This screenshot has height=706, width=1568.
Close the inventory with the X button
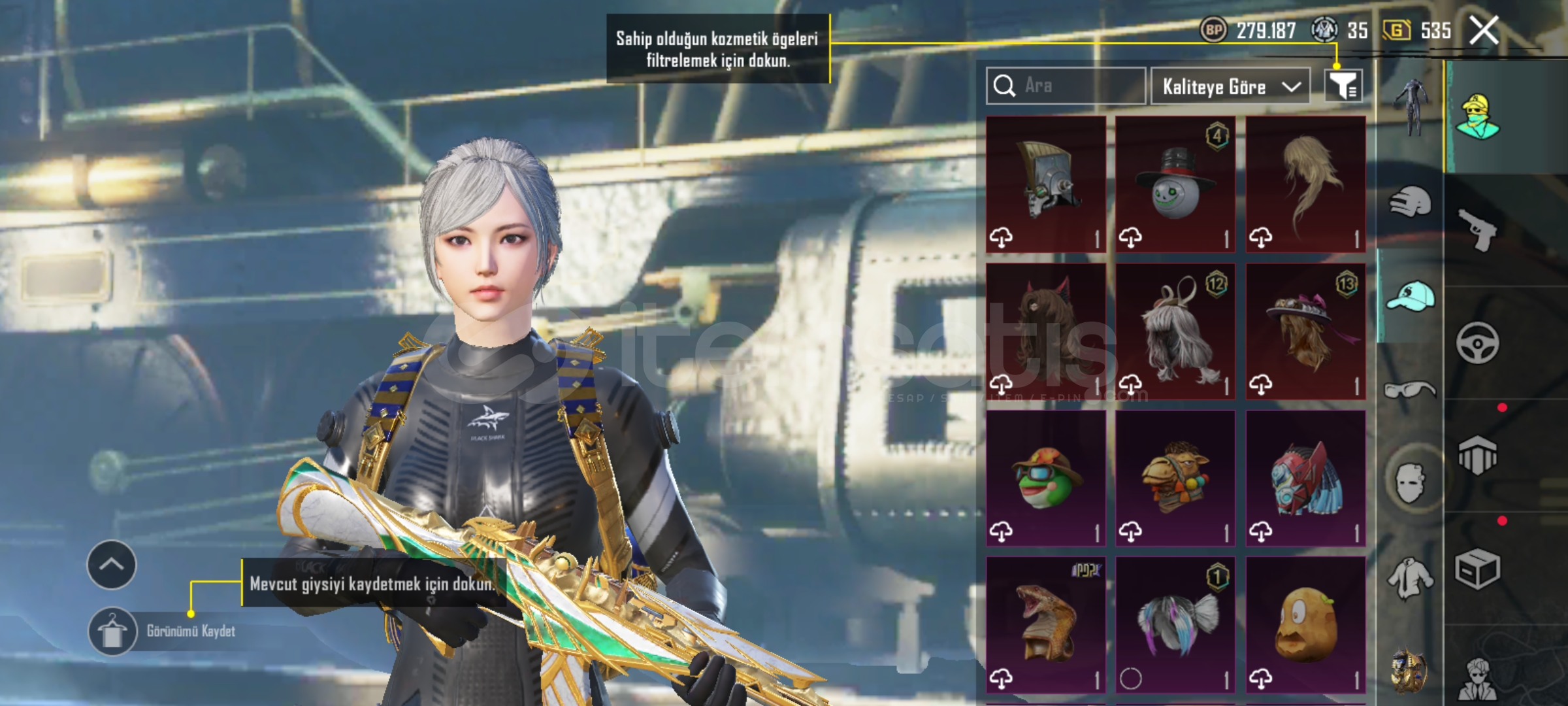(x=1483, y=30)
